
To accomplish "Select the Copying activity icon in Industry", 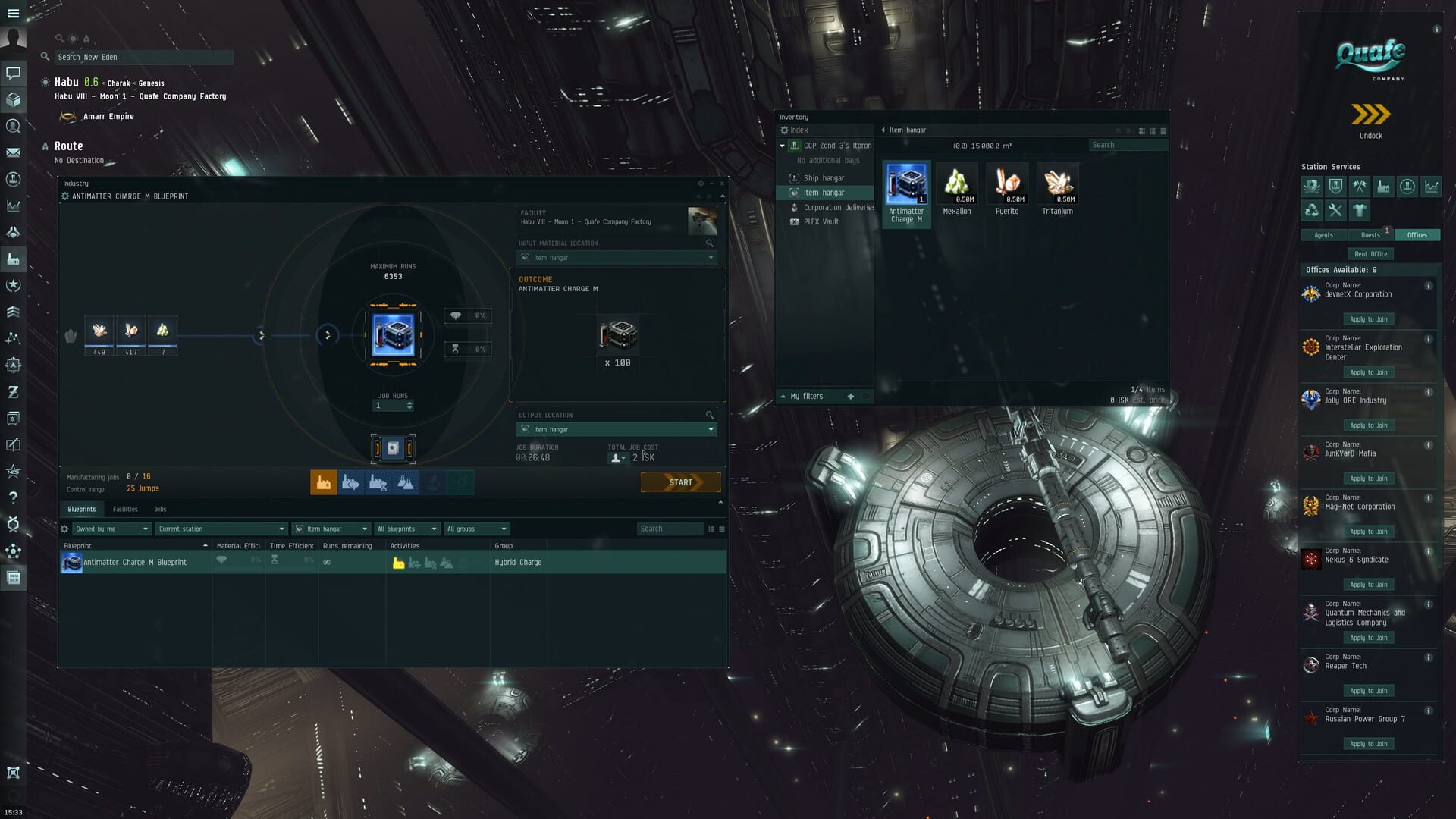I will 405,482.
